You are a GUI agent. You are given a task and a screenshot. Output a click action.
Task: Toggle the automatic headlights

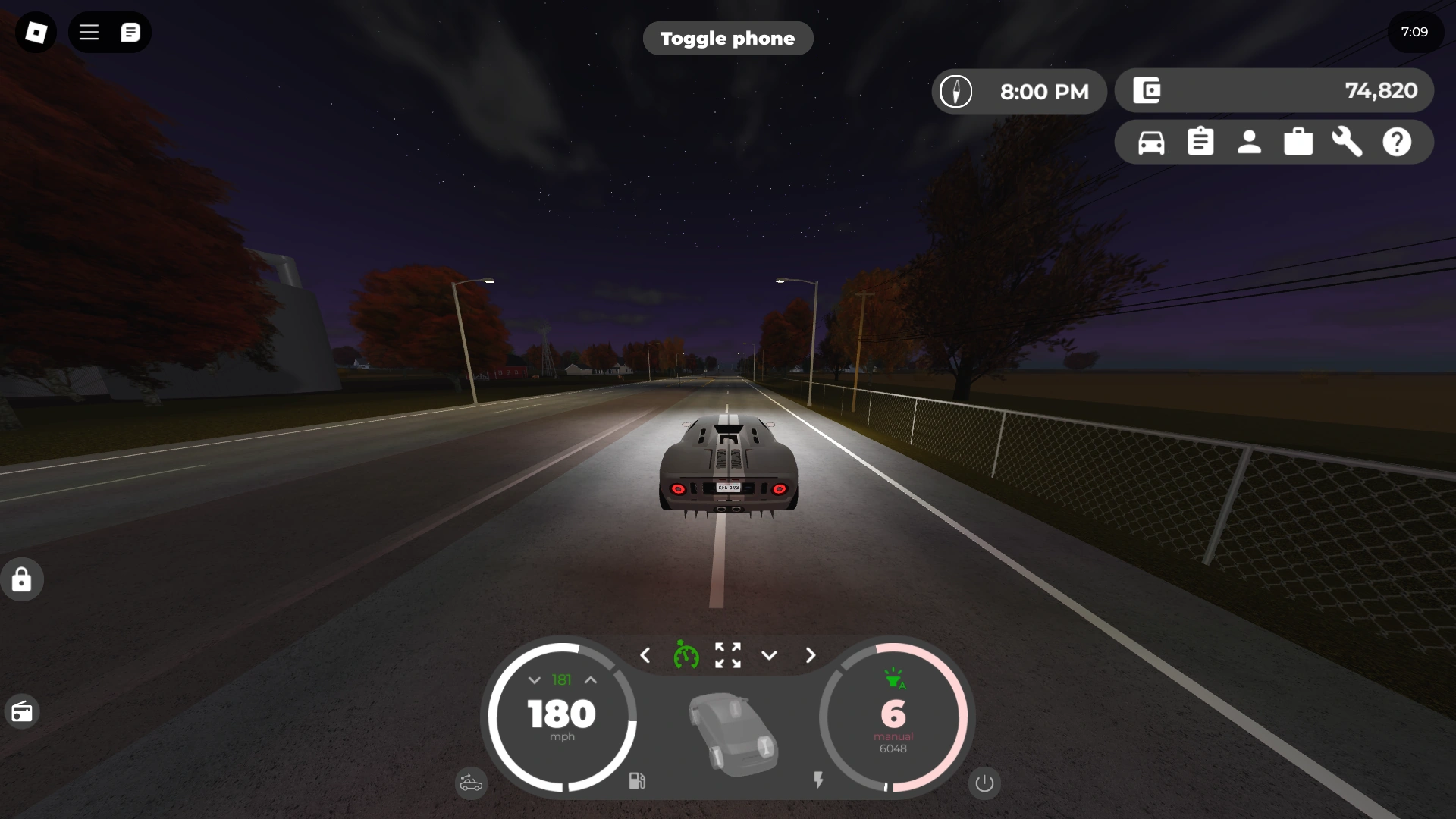coord(895,679)
